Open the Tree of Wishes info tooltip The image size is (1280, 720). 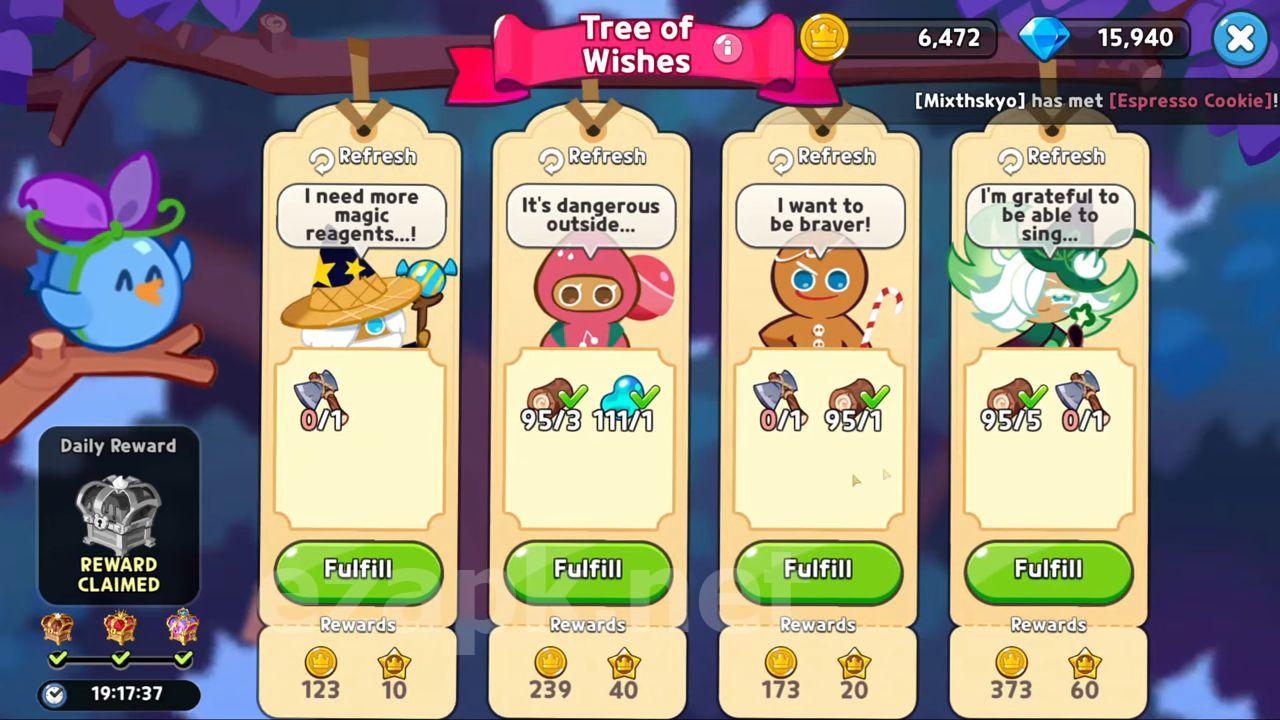[727, 46]
